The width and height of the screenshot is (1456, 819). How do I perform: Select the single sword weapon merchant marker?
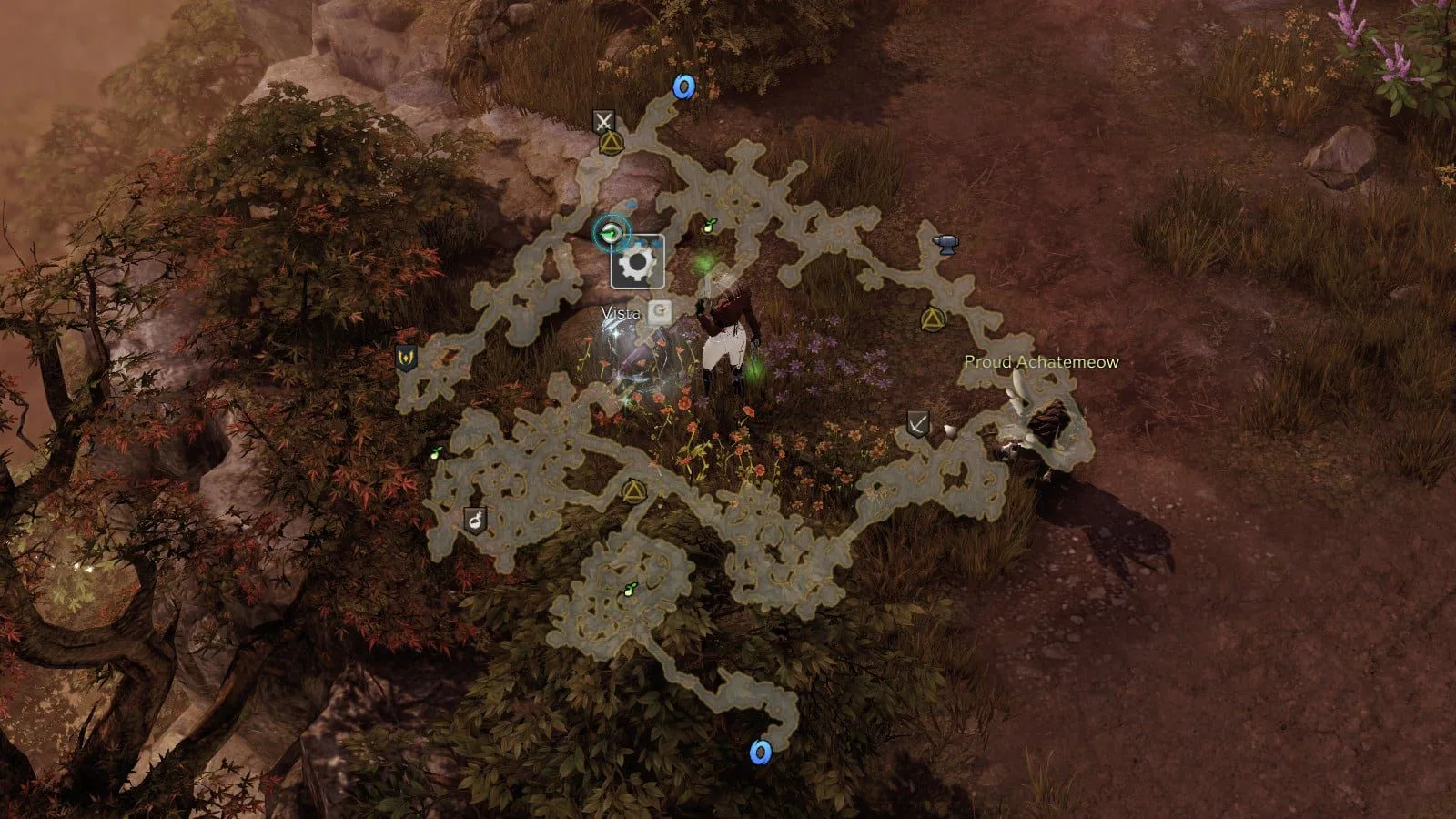click(x=918, y=424)
